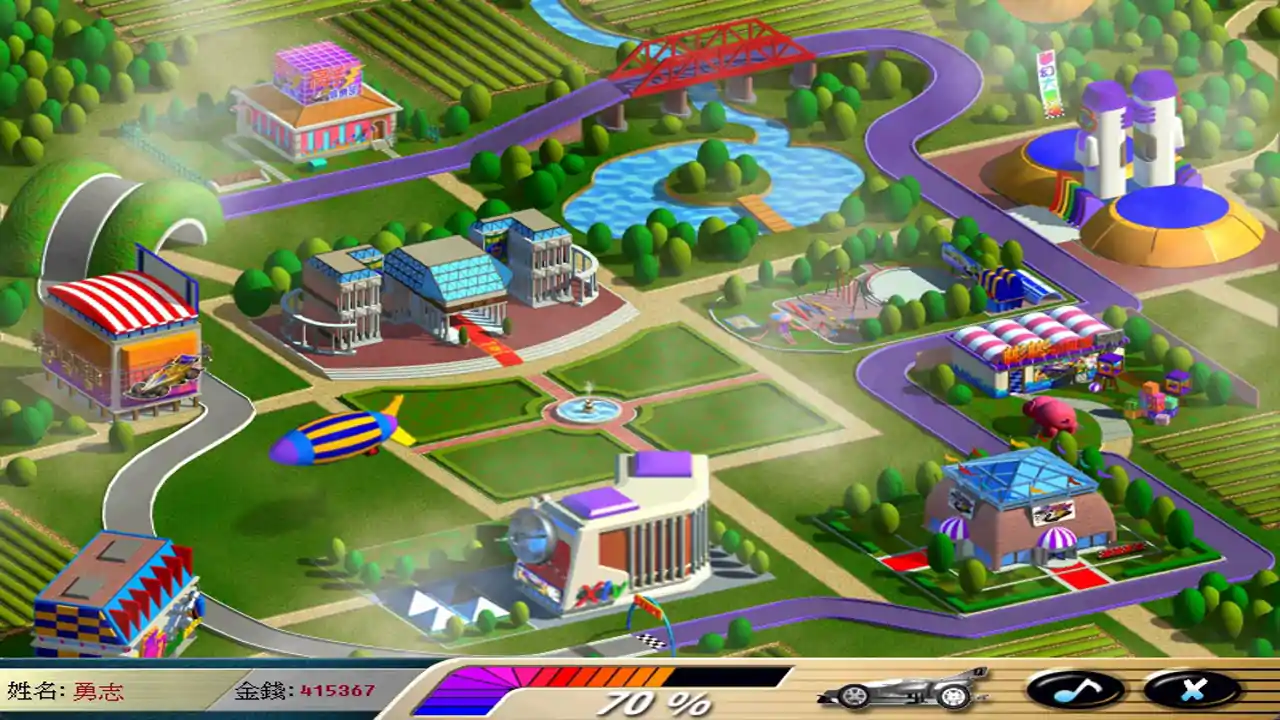Viewport: 1280px width, 720px height.
Task: Open the zigzag-patterned blue and red building
Action: [117, 595]
